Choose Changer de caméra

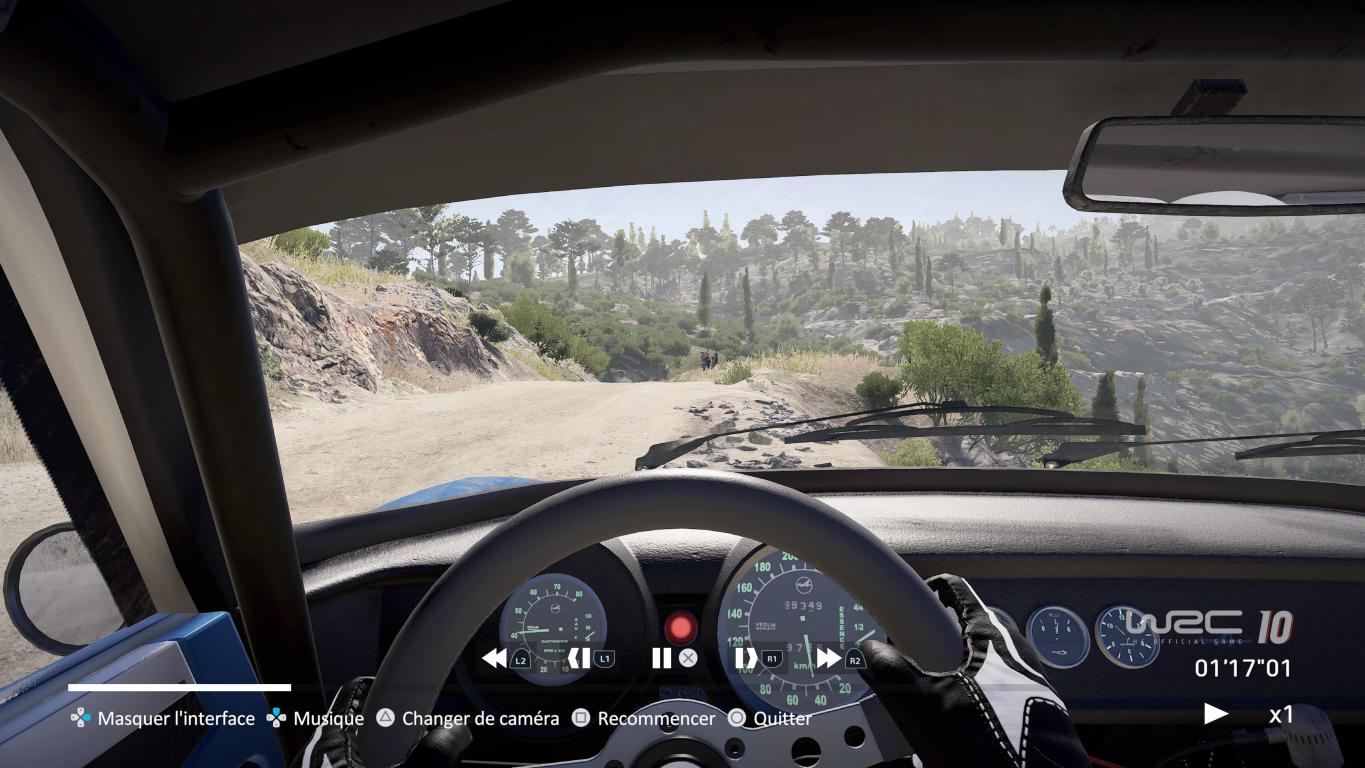pos(468,718)
